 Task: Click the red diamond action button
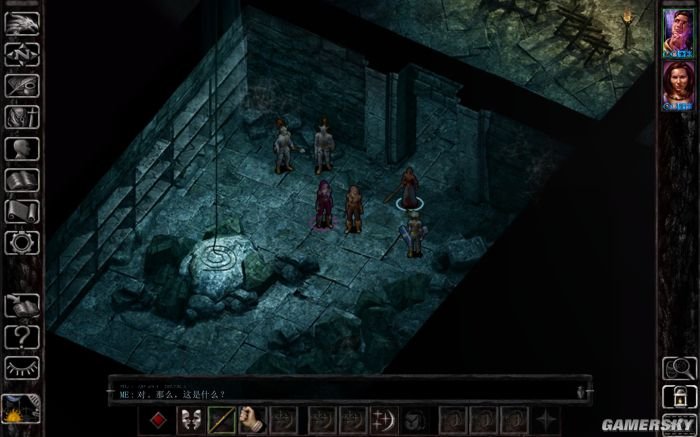click(x=157, y=417)
